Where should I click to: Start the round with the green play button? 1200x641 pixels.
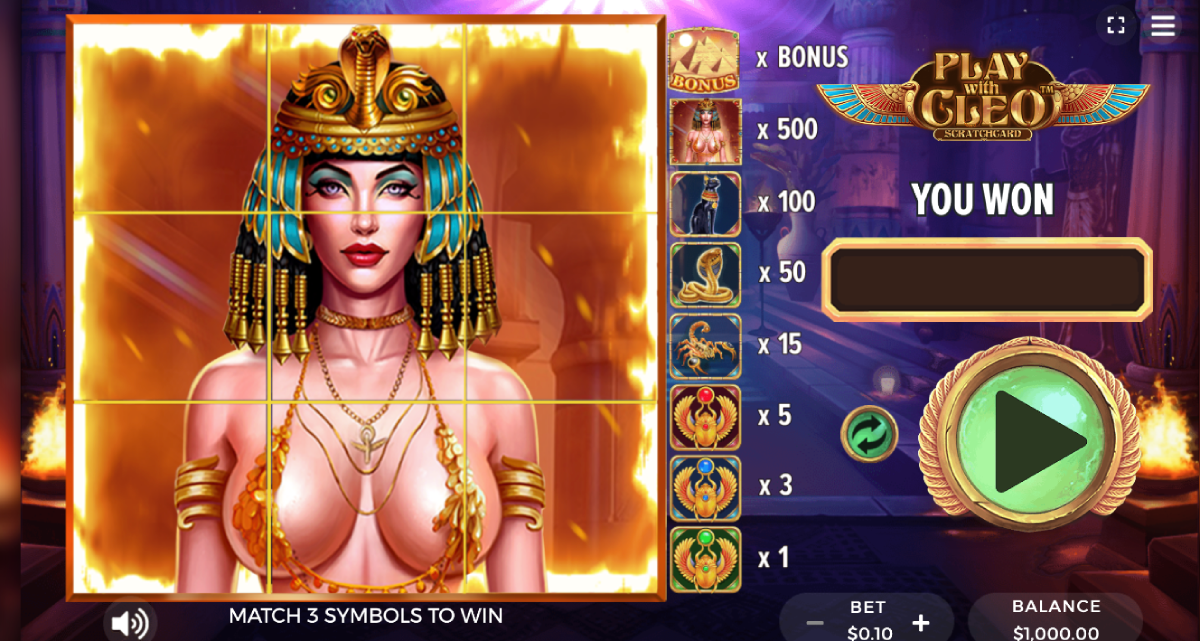(x=1029, y=440)
